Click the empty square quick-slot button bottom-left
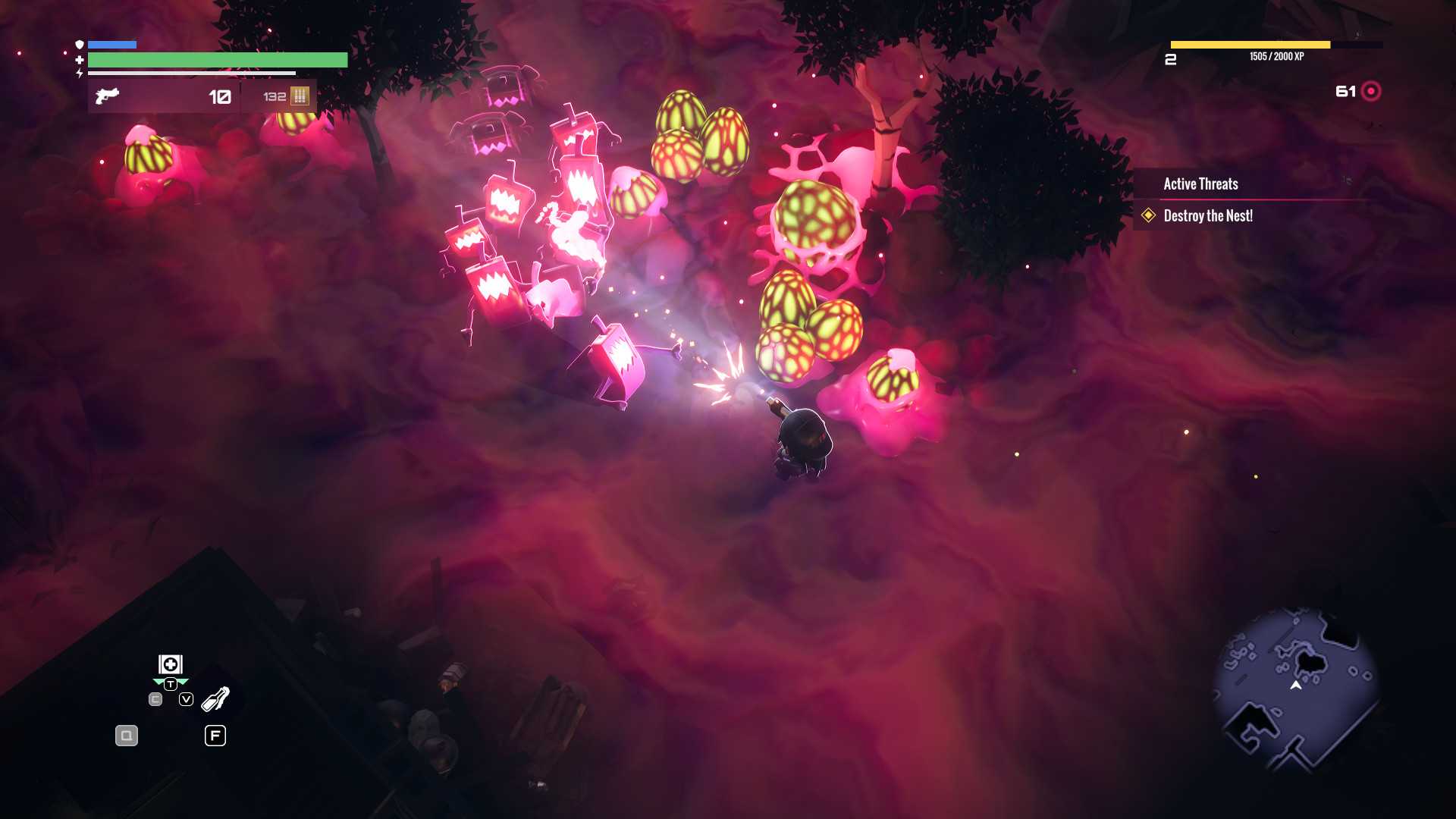Screen dimensions: 1456x819 click(x=127, y=736)
